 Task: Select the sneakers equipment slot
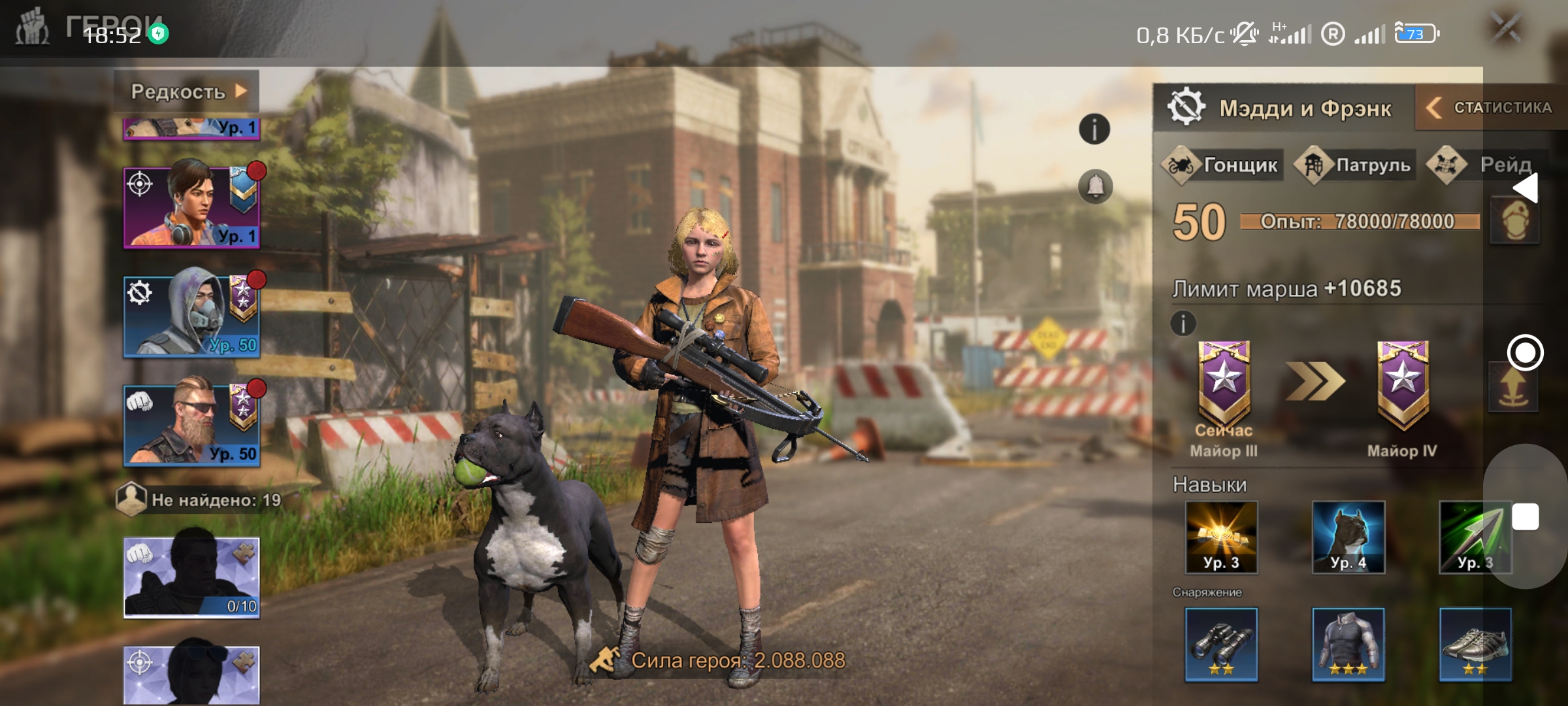(x=1475, y=645)
